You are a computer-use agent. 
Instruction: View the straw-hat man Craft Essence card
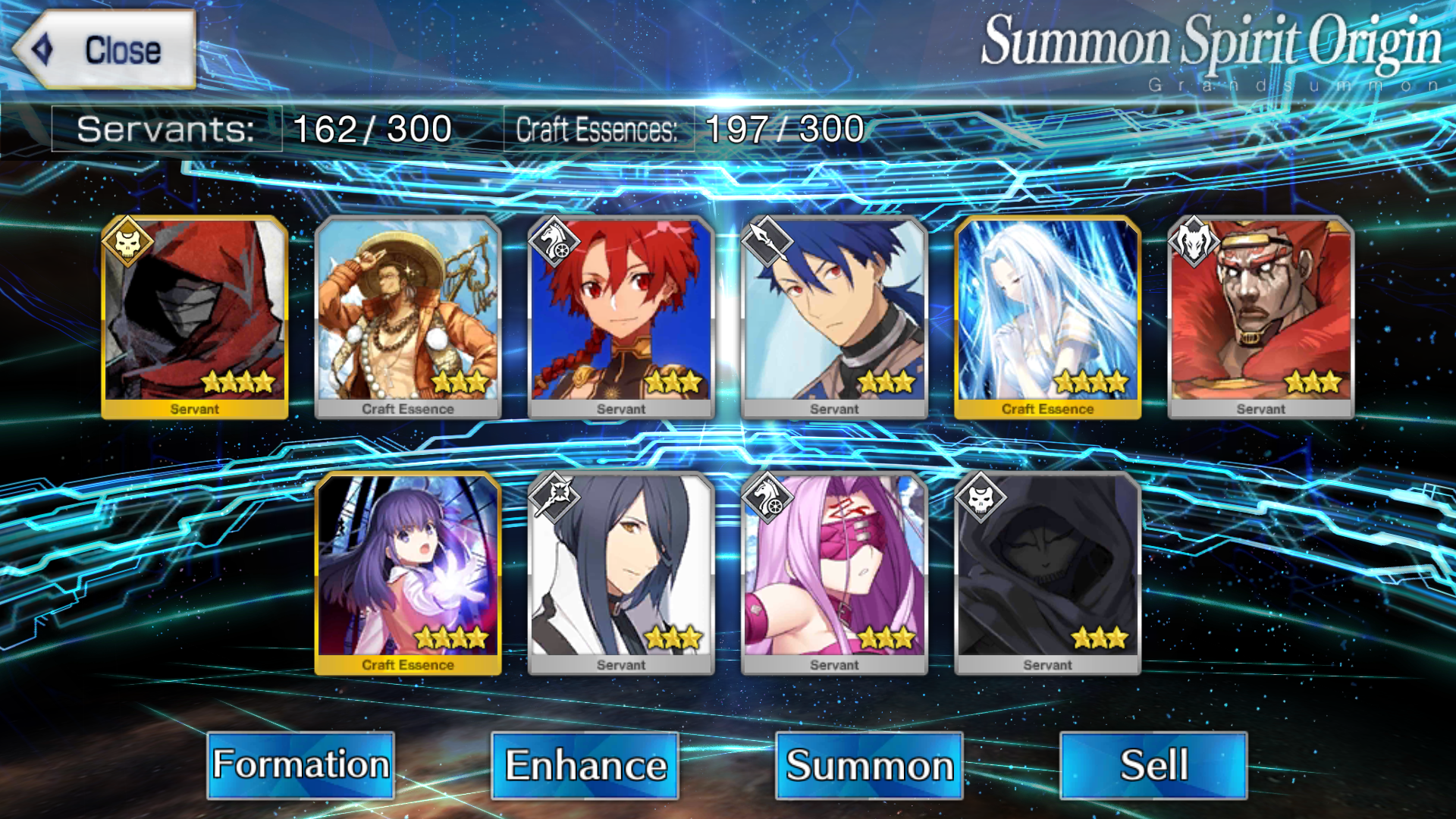408,317
